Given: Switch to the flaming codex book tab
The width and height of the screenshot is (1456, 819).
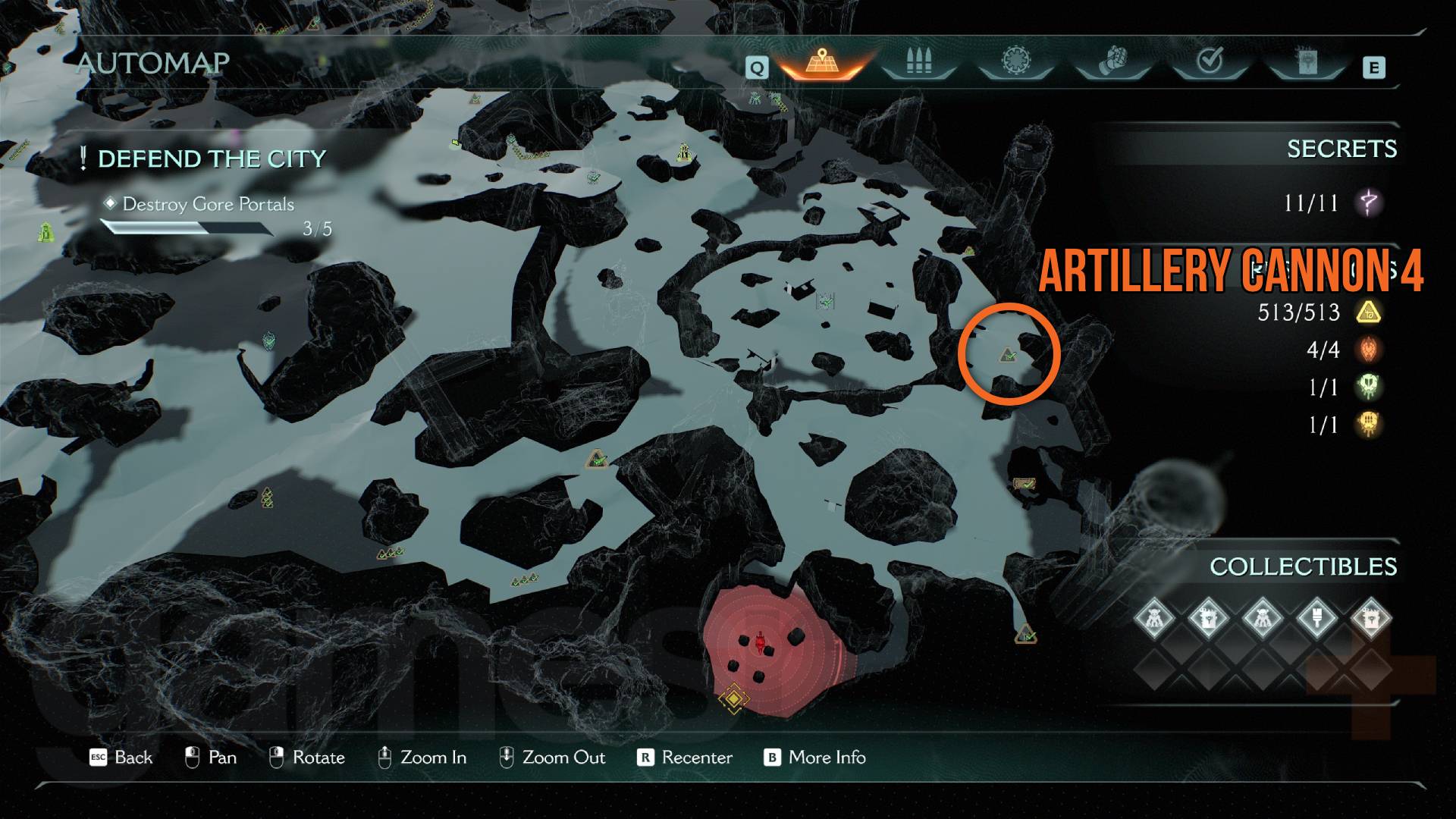Looking at the screenshot, I should pos(1306,62).
